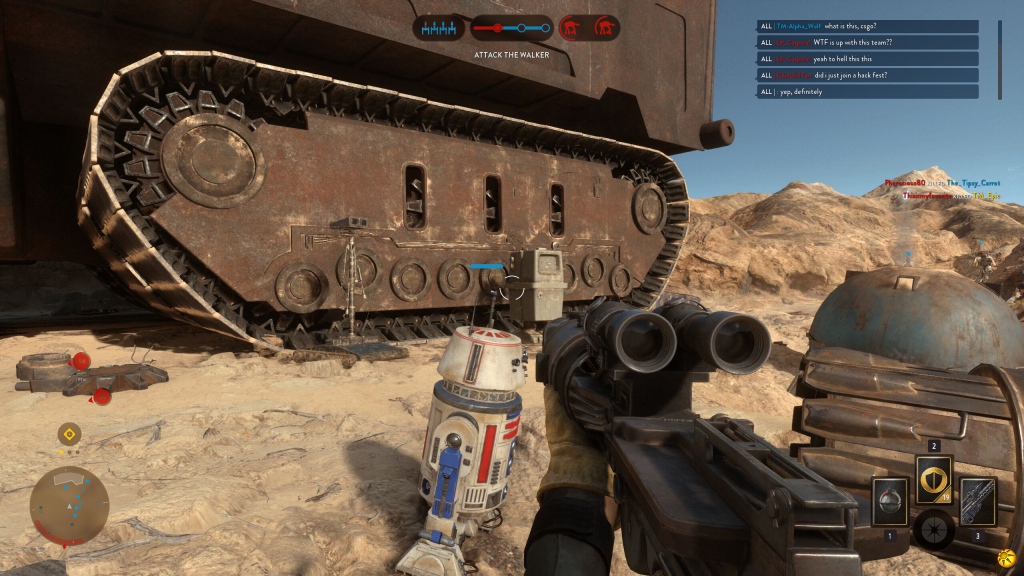The height and width of the screenshot is (576, 1024).
Task: Select the yellow diamond pickup icon above the minimap
Action: pyautogui.click(x=69, y=434)
